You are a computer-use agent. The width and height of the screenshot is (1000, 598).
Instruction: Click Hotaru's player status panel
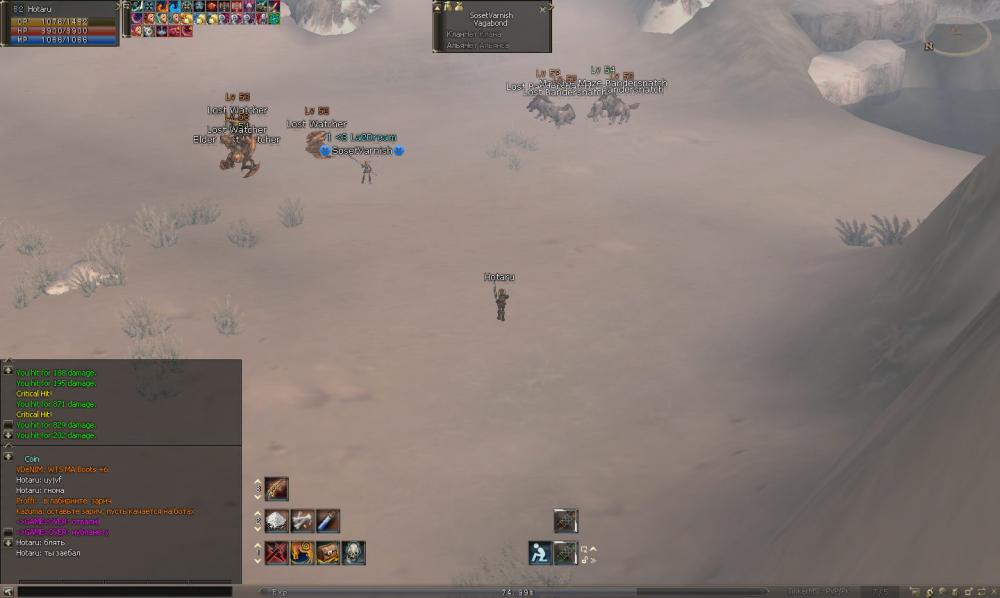tap(60, 22)
